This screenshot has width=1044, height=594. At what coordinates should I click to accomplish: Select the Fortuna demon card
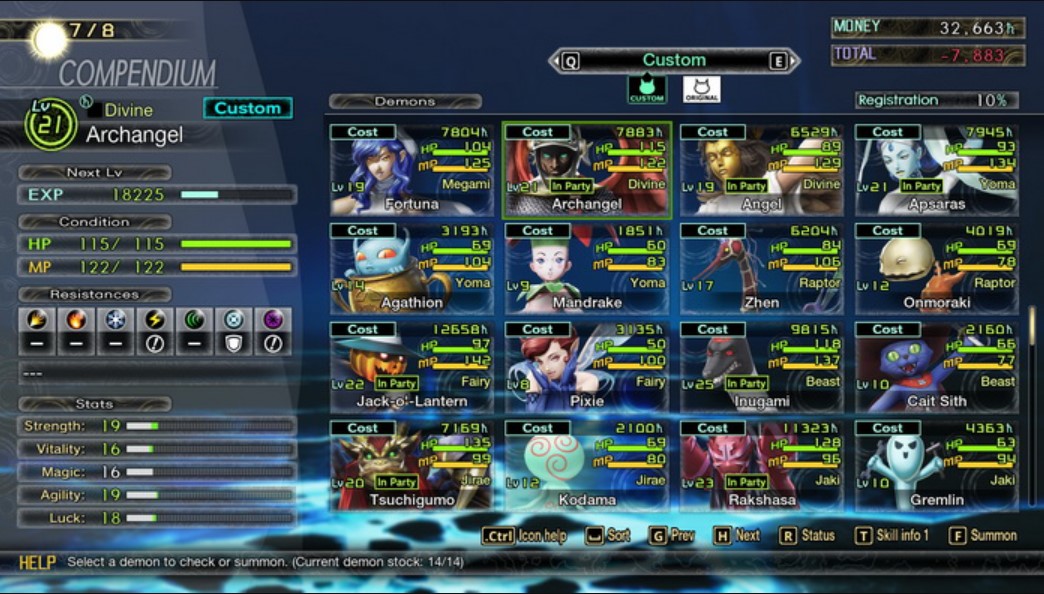412,170
